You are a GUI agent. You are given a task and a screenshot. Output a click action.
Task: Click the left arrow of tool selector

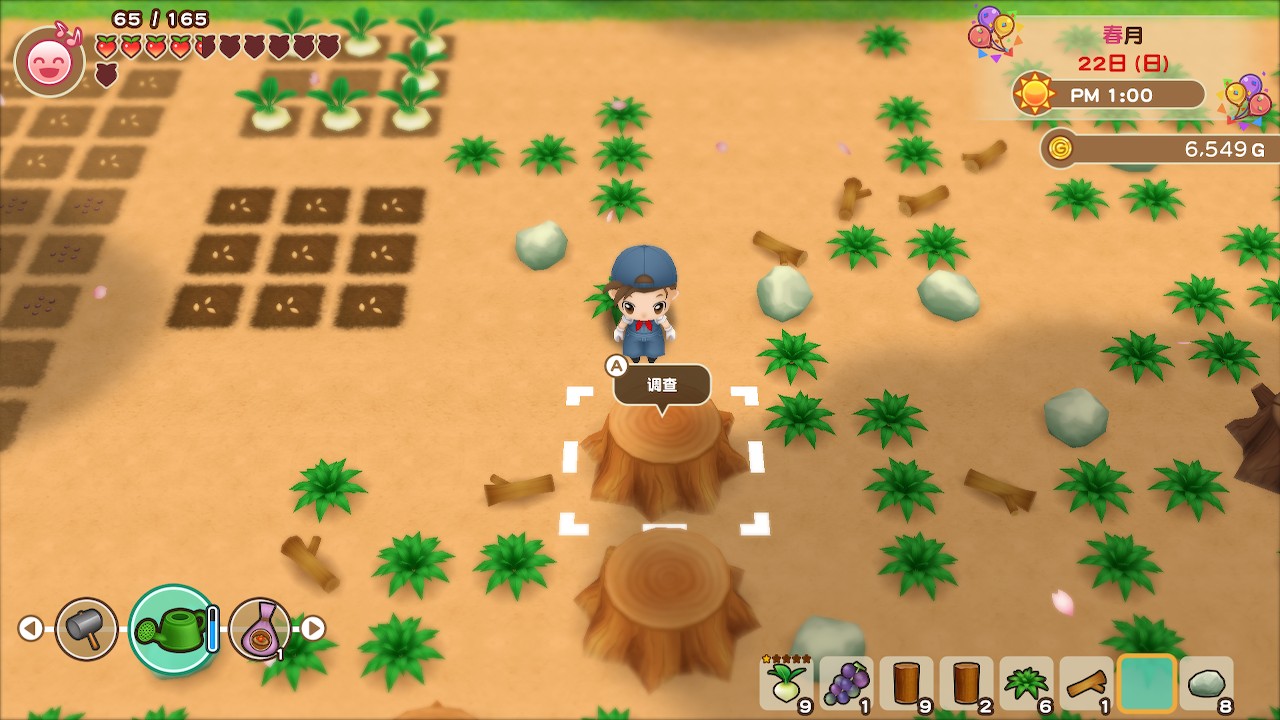(31, 628)
